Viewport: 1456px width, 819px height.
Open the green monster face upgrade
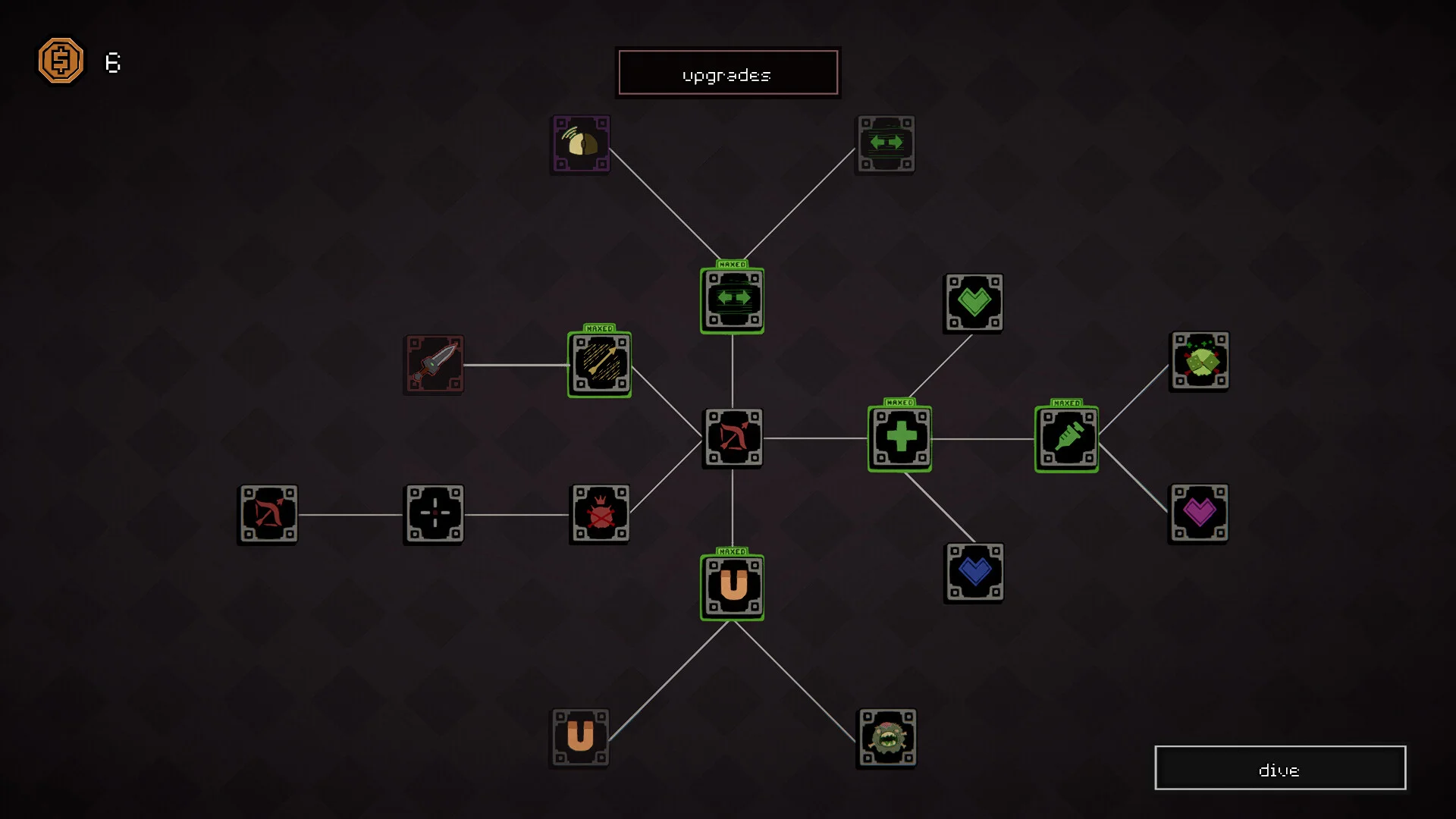(x=887, y=738)
